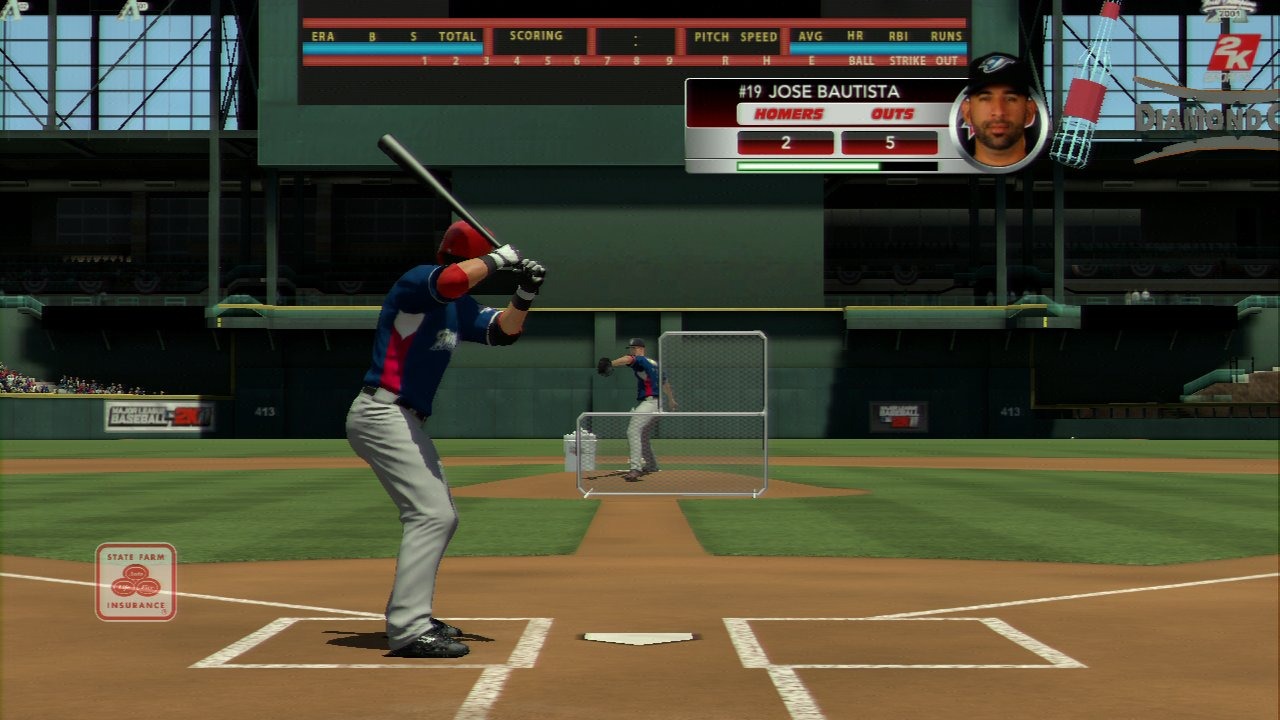Click the 2K Sports logo

coord(1231,57)
